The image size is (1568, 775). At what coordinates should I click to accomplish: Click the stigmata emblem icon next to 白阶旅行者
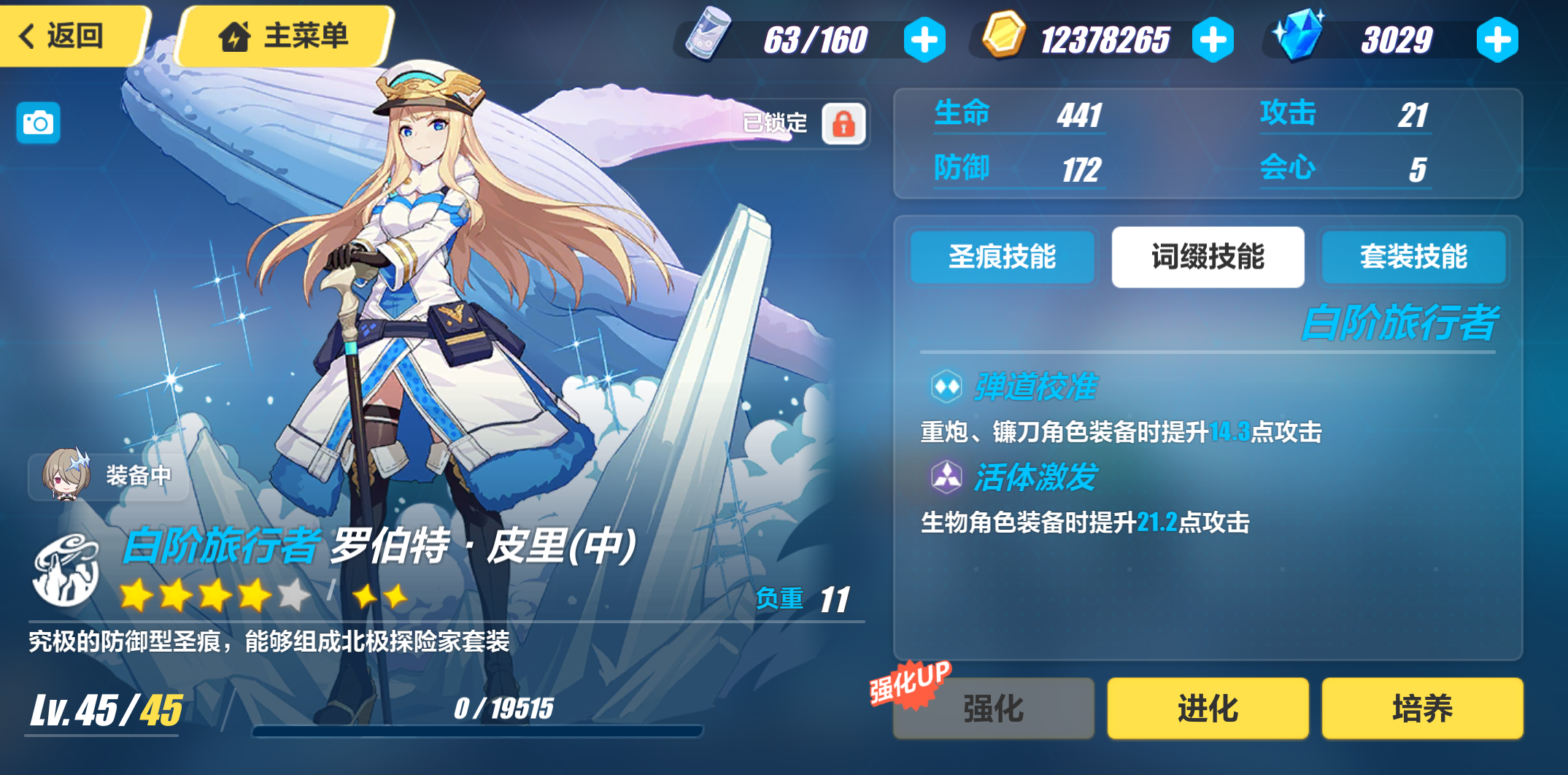(x=66, y=568)
